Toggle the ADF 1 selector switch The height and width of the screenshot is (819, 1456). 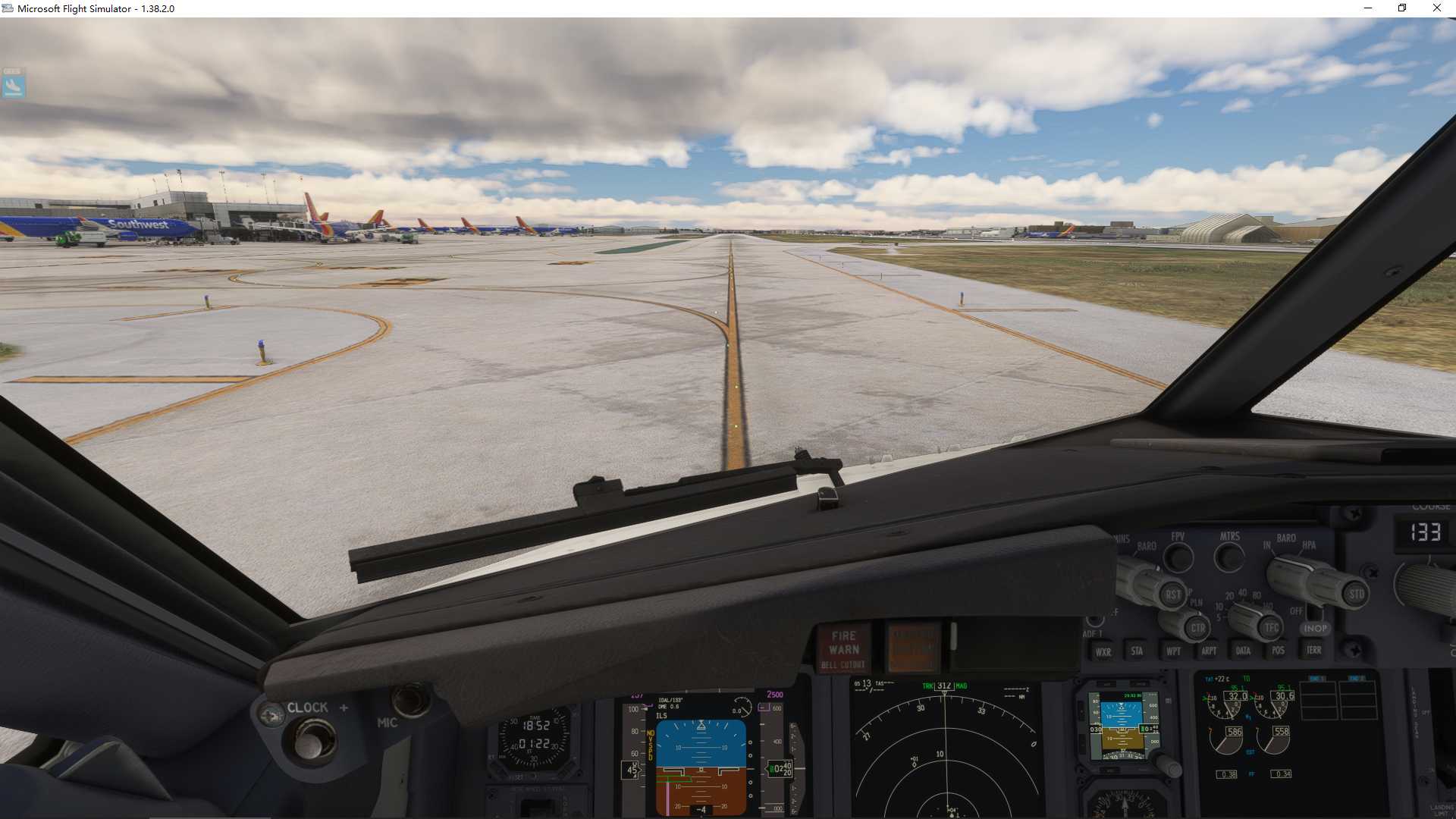coord(1095,622)
